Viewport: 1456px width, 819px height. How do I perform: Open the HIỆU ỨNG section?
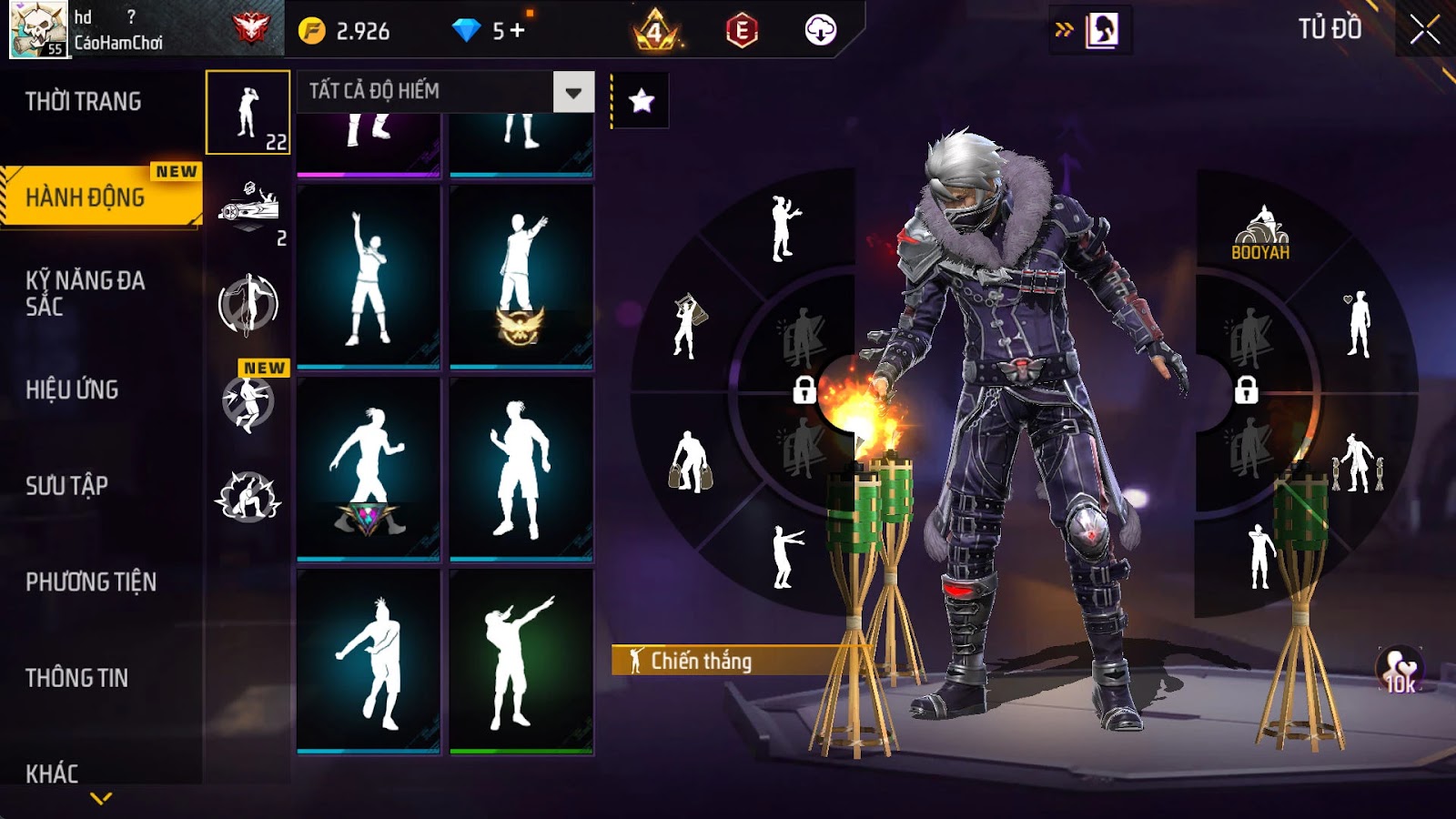(72, 389)
